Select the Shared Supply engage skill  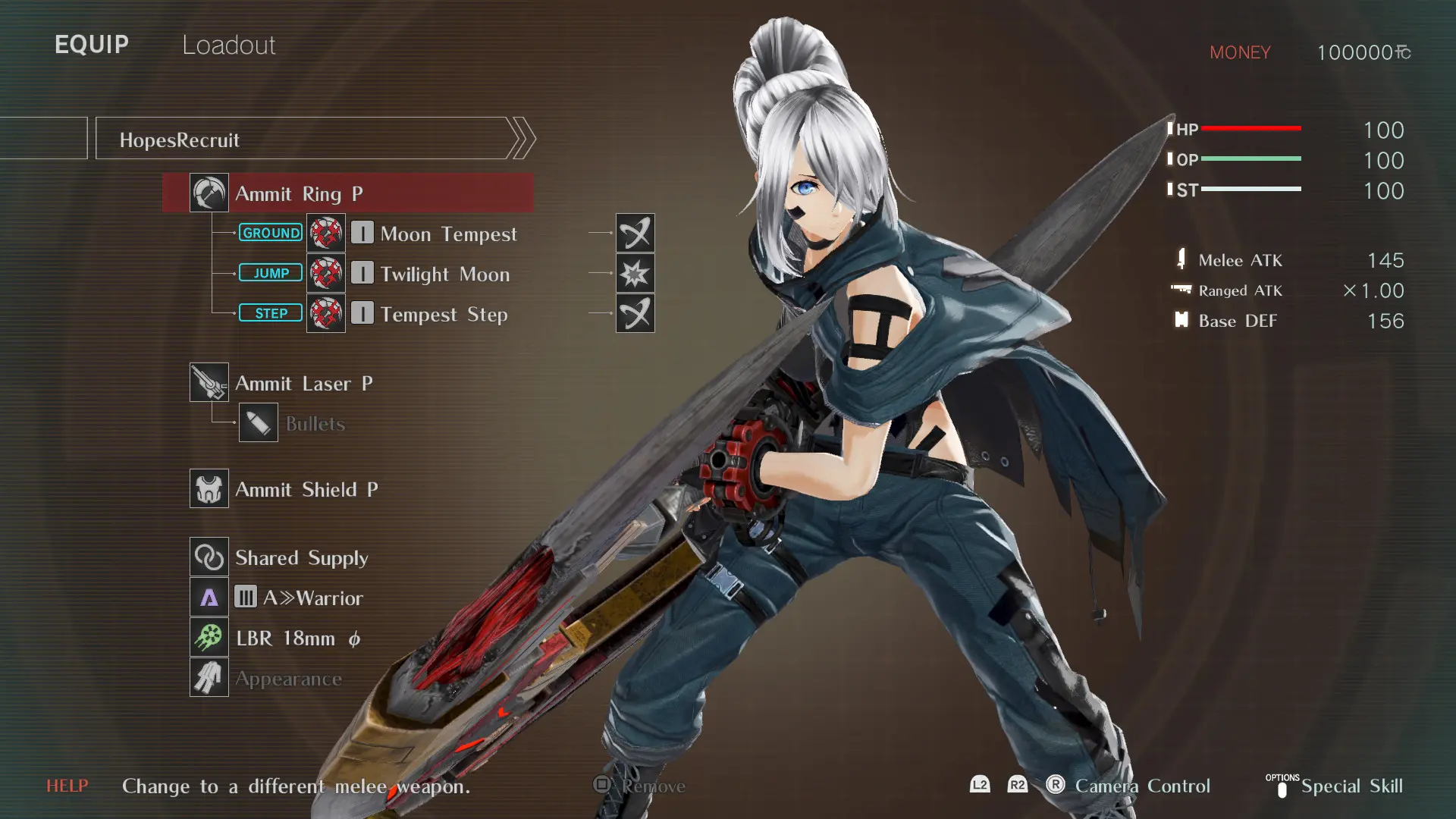pos(301,557)
